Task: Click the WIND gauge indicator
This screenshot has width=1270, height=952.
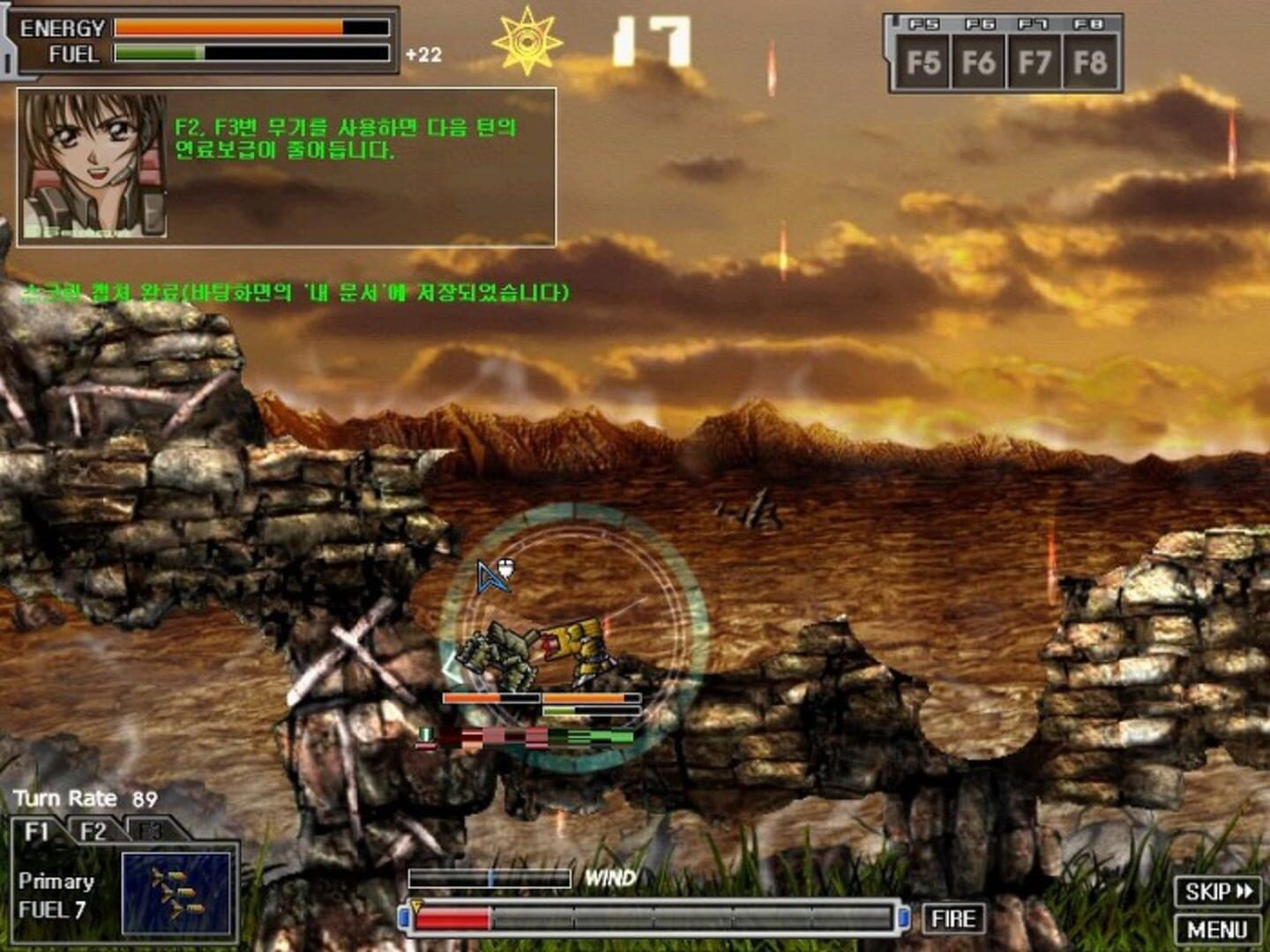Action: pos(491,876)
